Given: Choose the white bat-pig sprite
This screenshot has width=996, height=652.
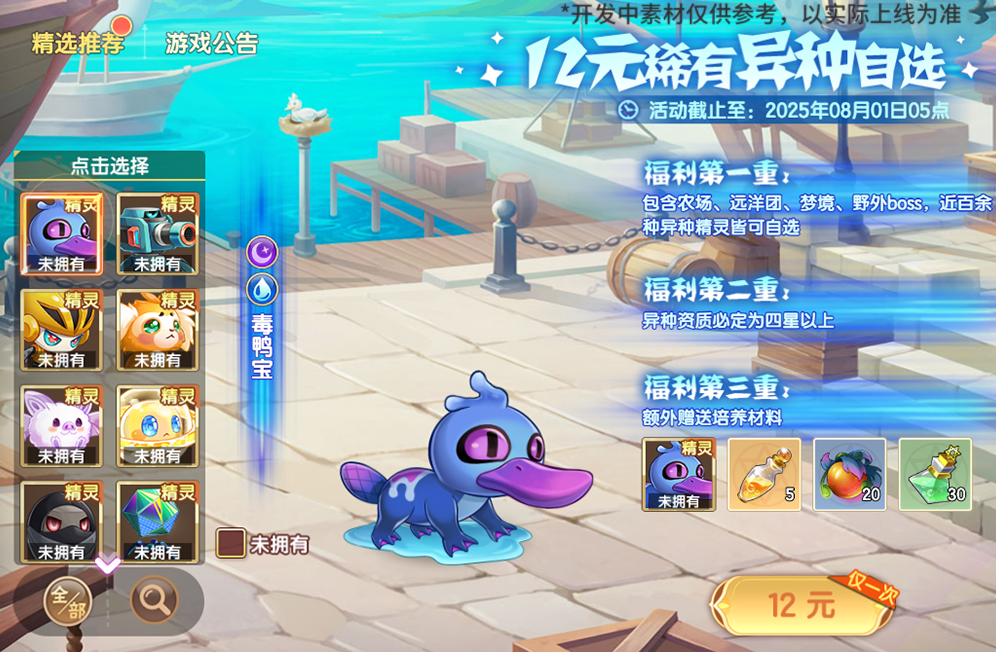Looking at the screenshot, I should pyautogui.click(x=62, y=425).
